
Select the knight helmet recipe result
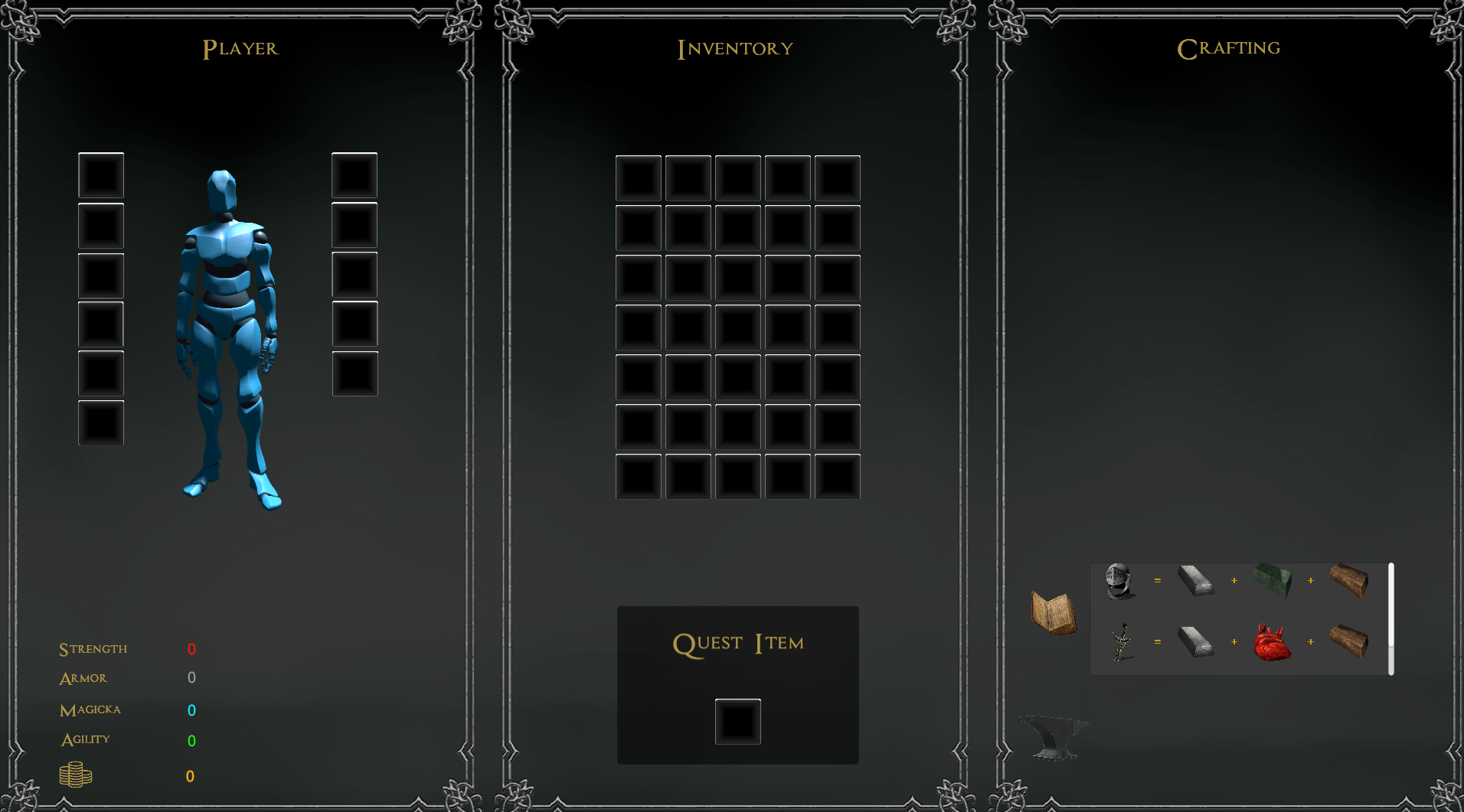(1119, 581)
